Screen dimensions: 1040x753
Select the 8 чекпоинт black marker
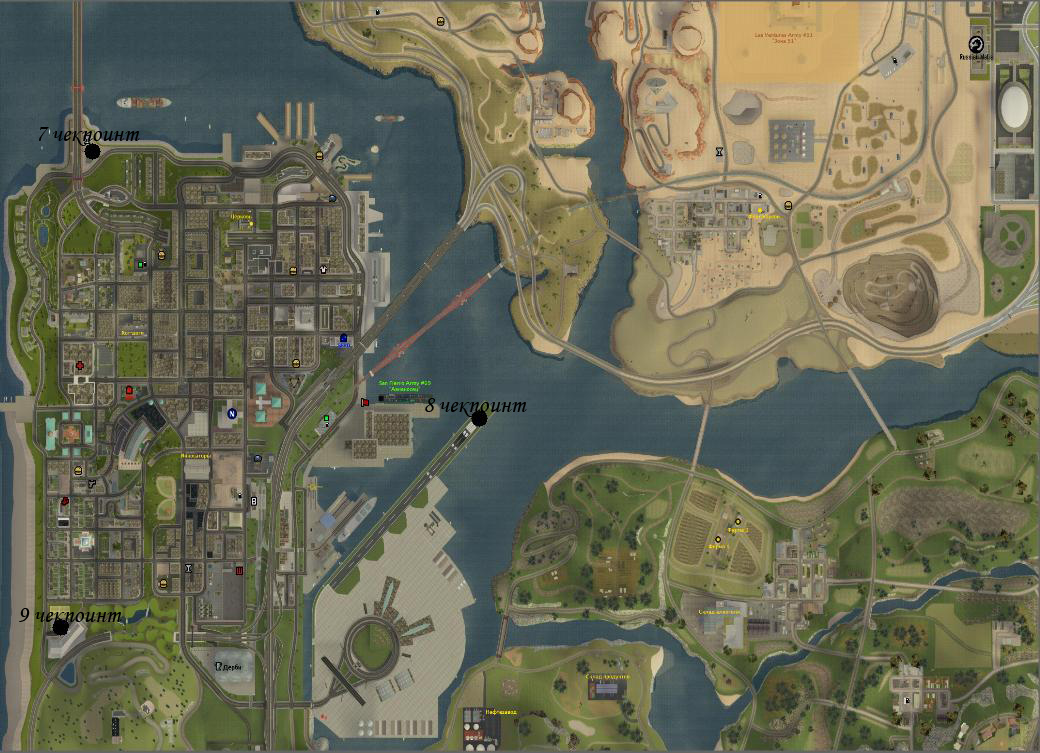tap(480, 418)
